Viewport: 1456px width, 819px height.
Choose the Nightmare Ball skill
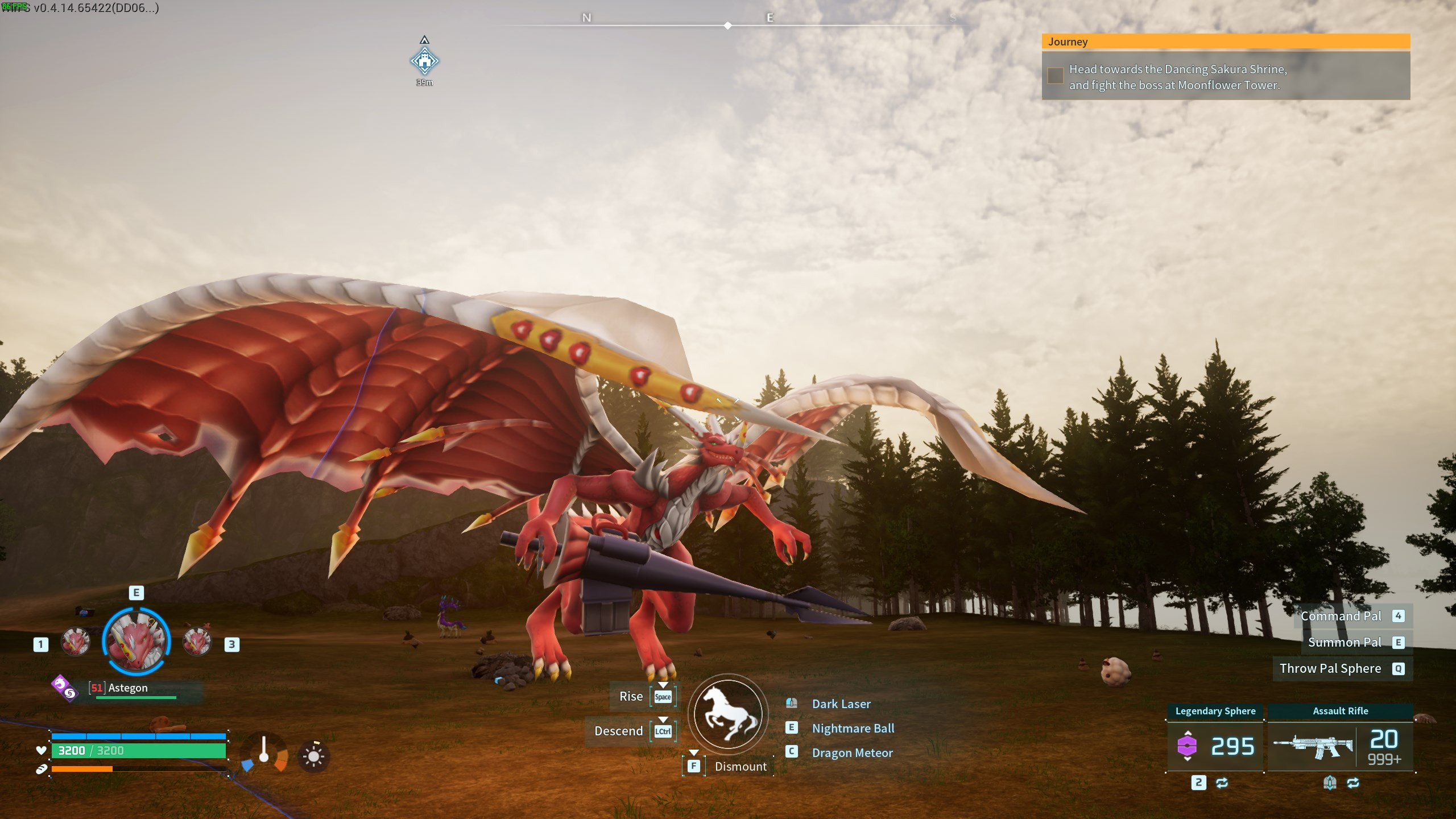coord(853,729)
